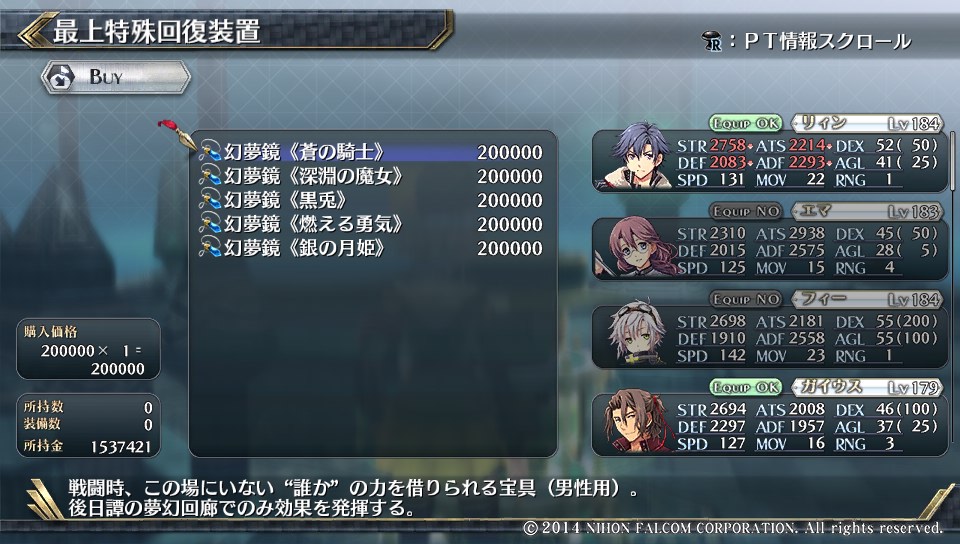
Task: Click the Buy tab
Action: (x=115, y=77)
